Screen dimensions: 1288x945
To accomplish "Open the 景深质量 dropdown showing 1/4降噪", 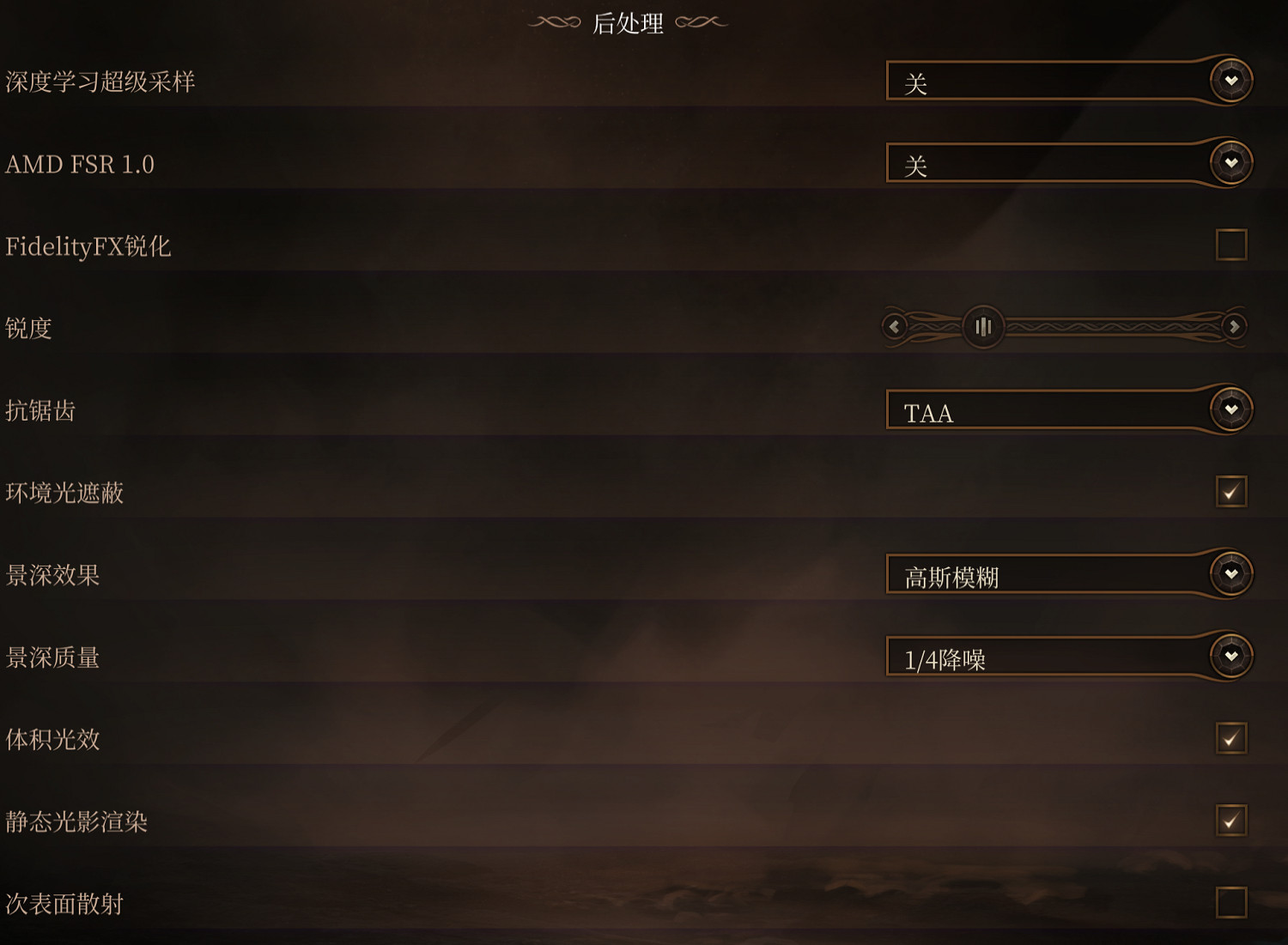I will [x=1048, y=657].
